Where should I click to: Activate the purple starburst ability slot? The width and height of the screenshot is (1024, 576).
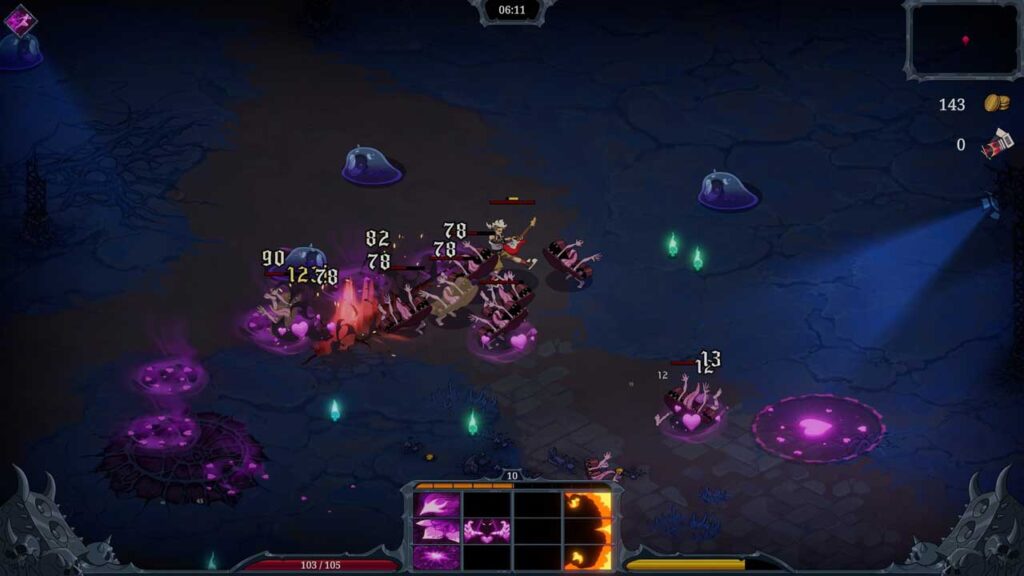tap(437, 556)
